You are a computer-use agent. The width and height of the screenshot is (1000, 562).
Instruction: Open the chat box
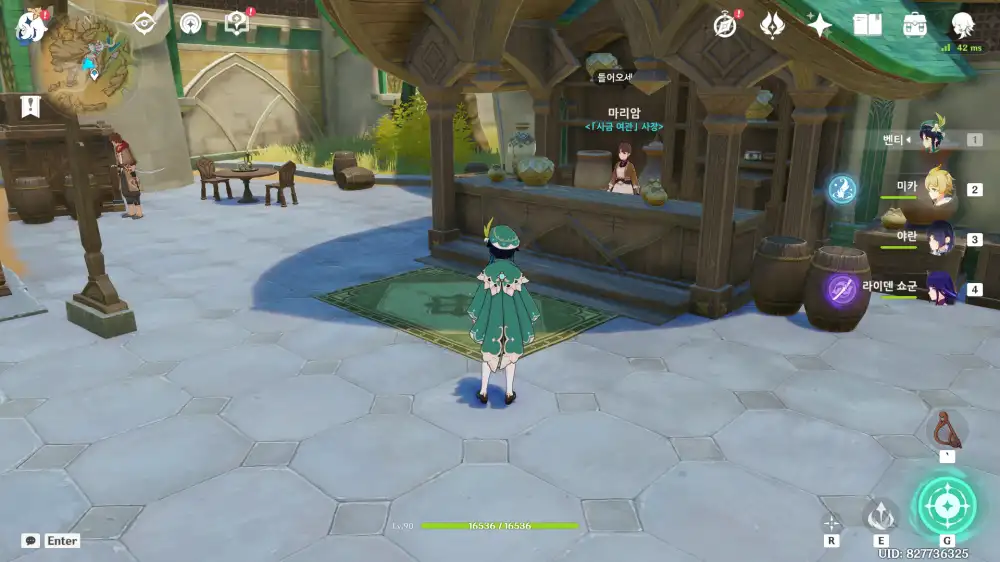pyautogui.click(x=31, y=541)
